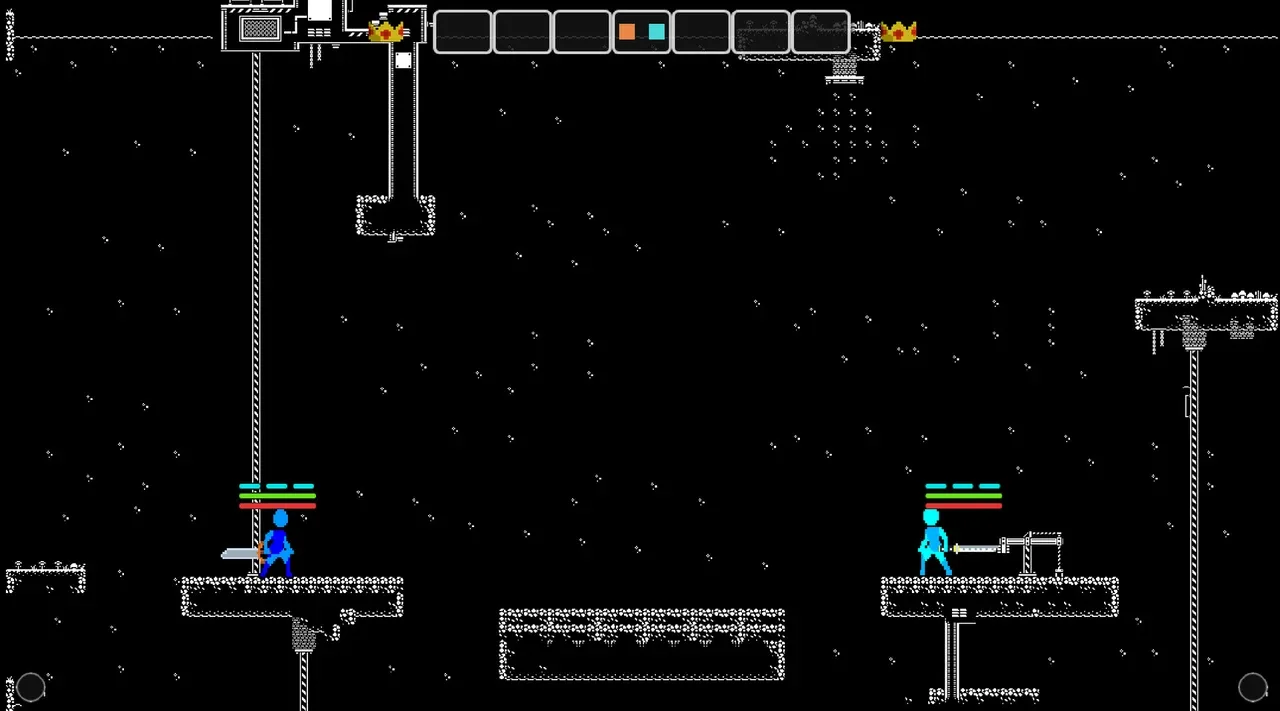Select the gold crown left of the map bar
The width and height of the screenshot is (1280, 711).
pyautogui.click(x=386, y=32)
